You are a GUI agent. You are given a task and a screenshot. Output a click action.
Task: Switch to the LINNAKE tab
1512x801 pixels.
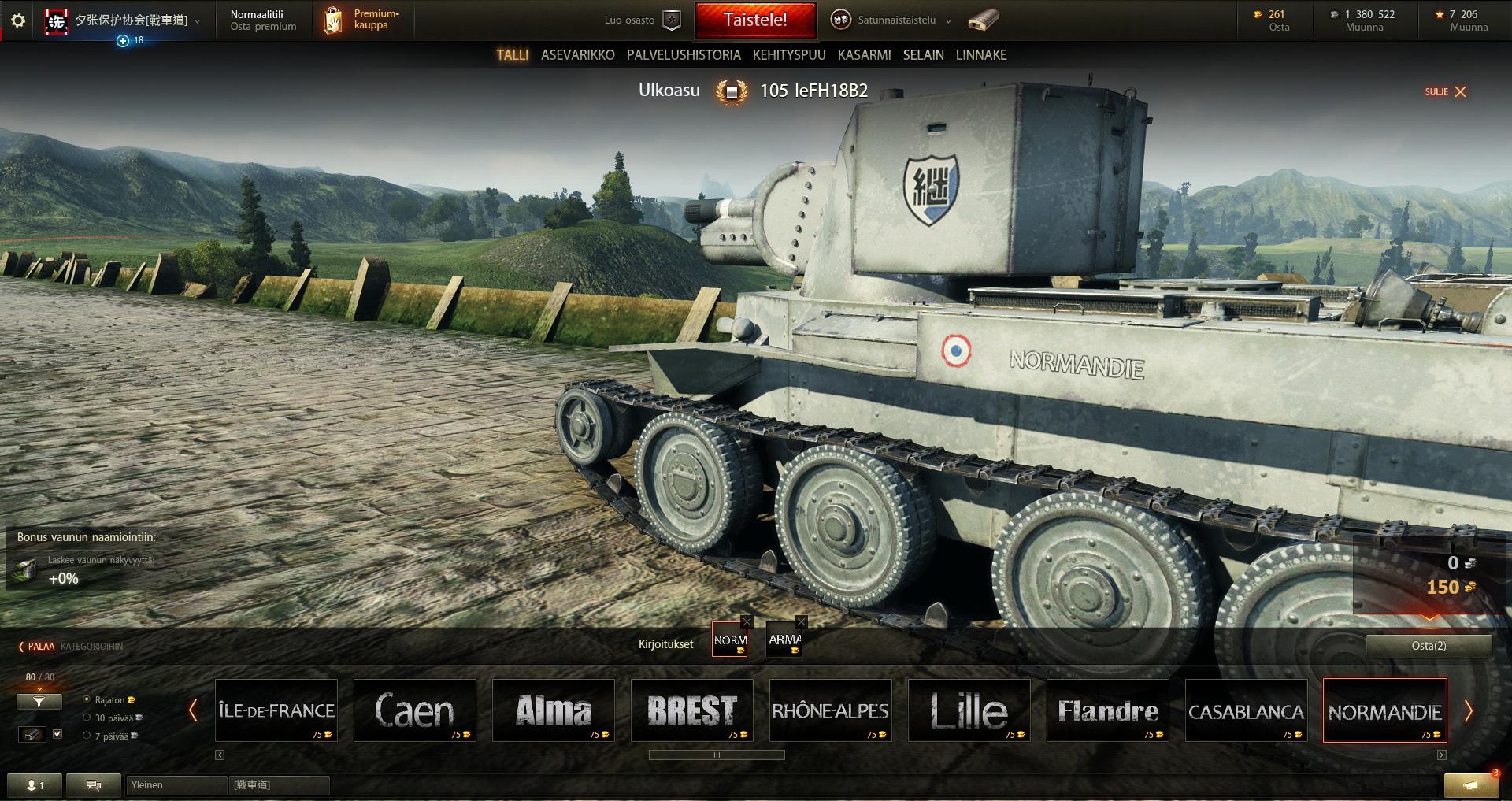(981, 55)
